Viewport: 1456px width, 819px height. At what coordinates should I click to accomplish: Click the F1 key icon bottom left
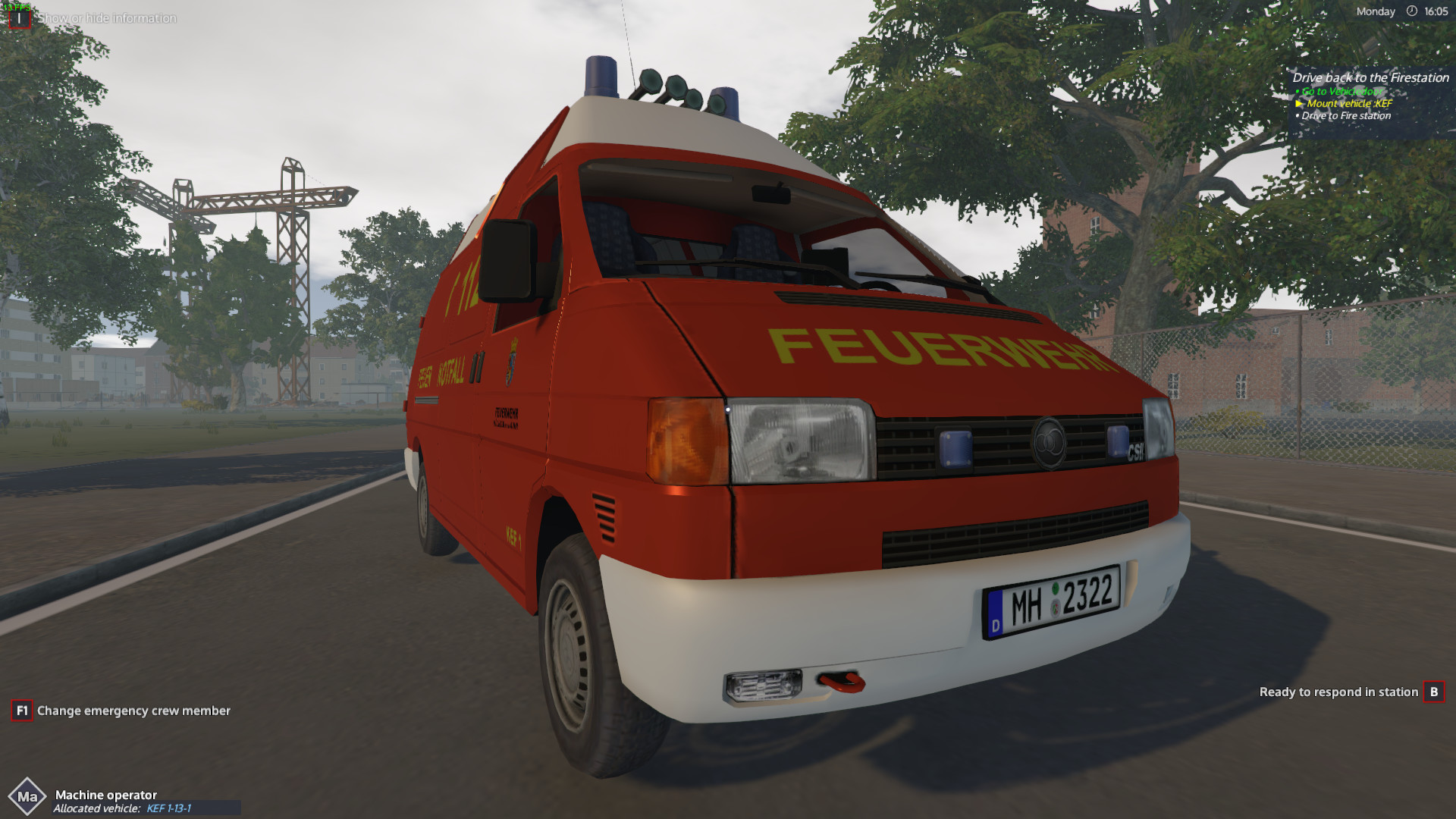click(x=22, y=711)
